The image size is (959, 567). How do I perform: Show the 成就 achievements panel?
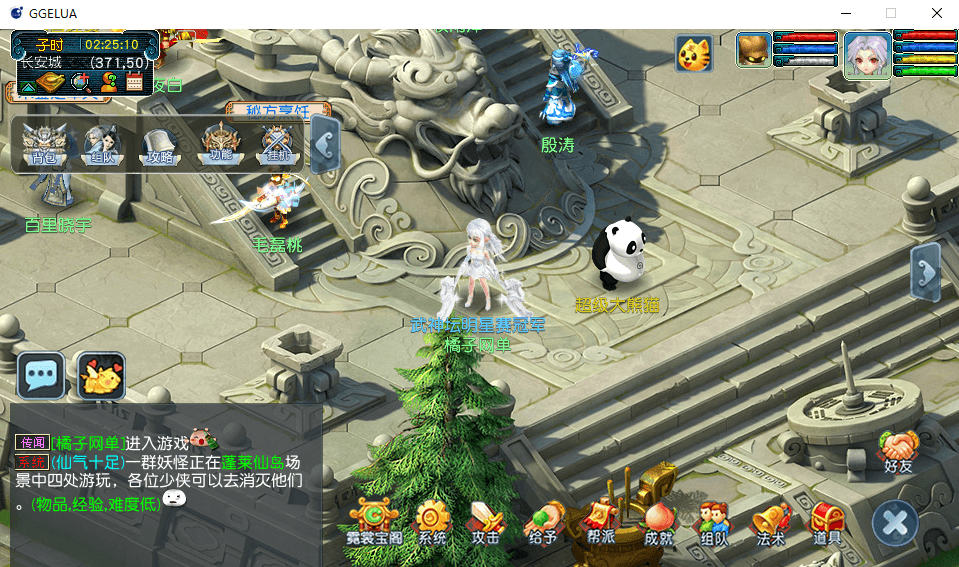[x=657, y=521]
